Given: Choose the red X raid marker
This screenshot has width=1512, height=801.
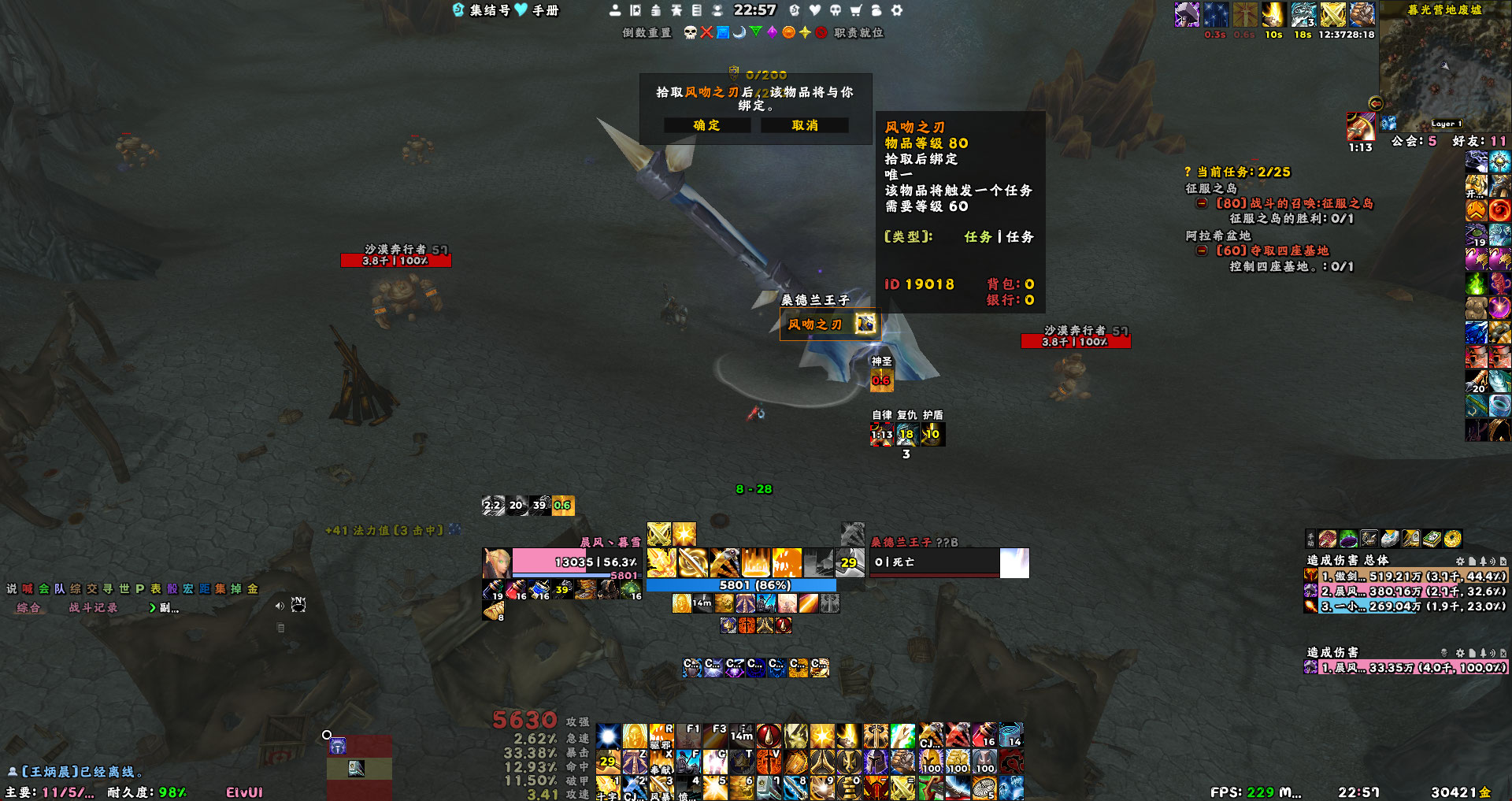Looking at the screenshot, I should (x=706, y=32).
